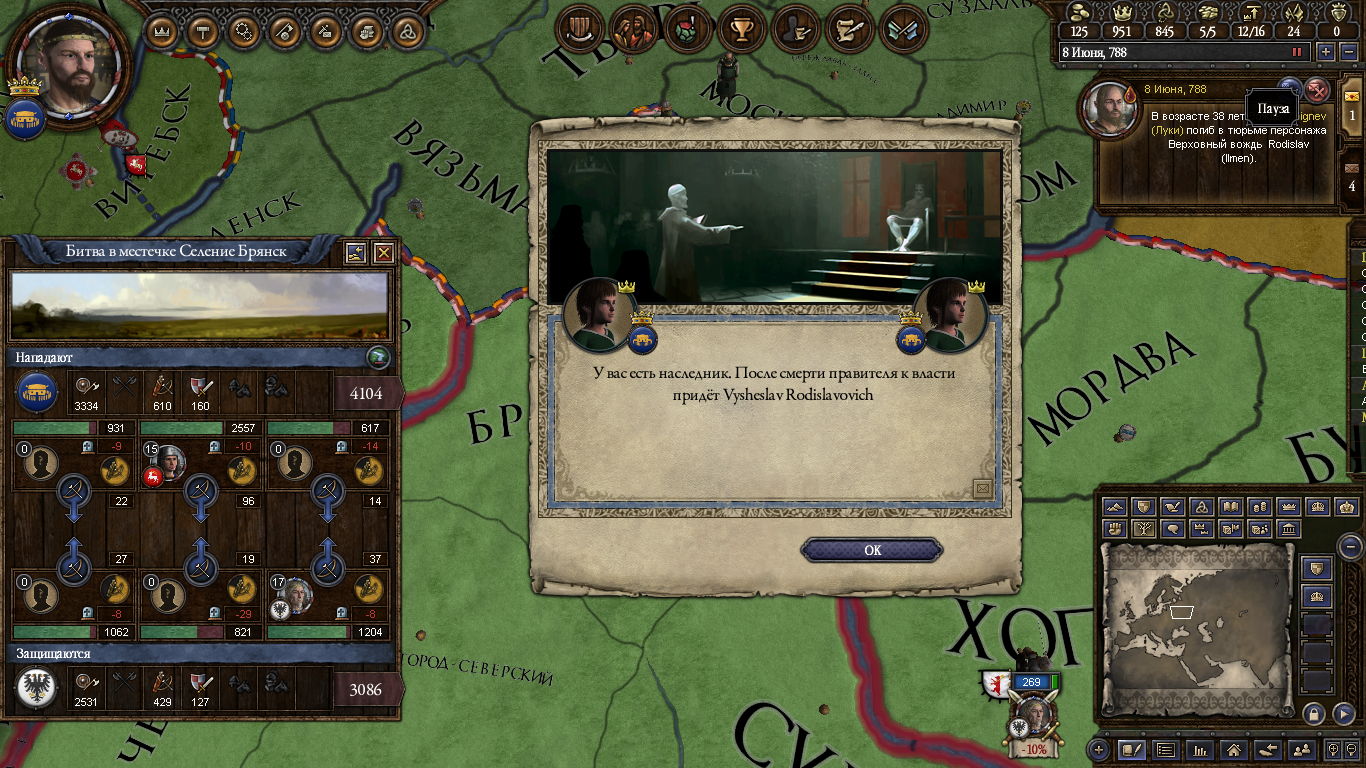Go to home capital with house button
Screen dimensions: 1366x768
pyautogui.click(x=1234, y=749)
